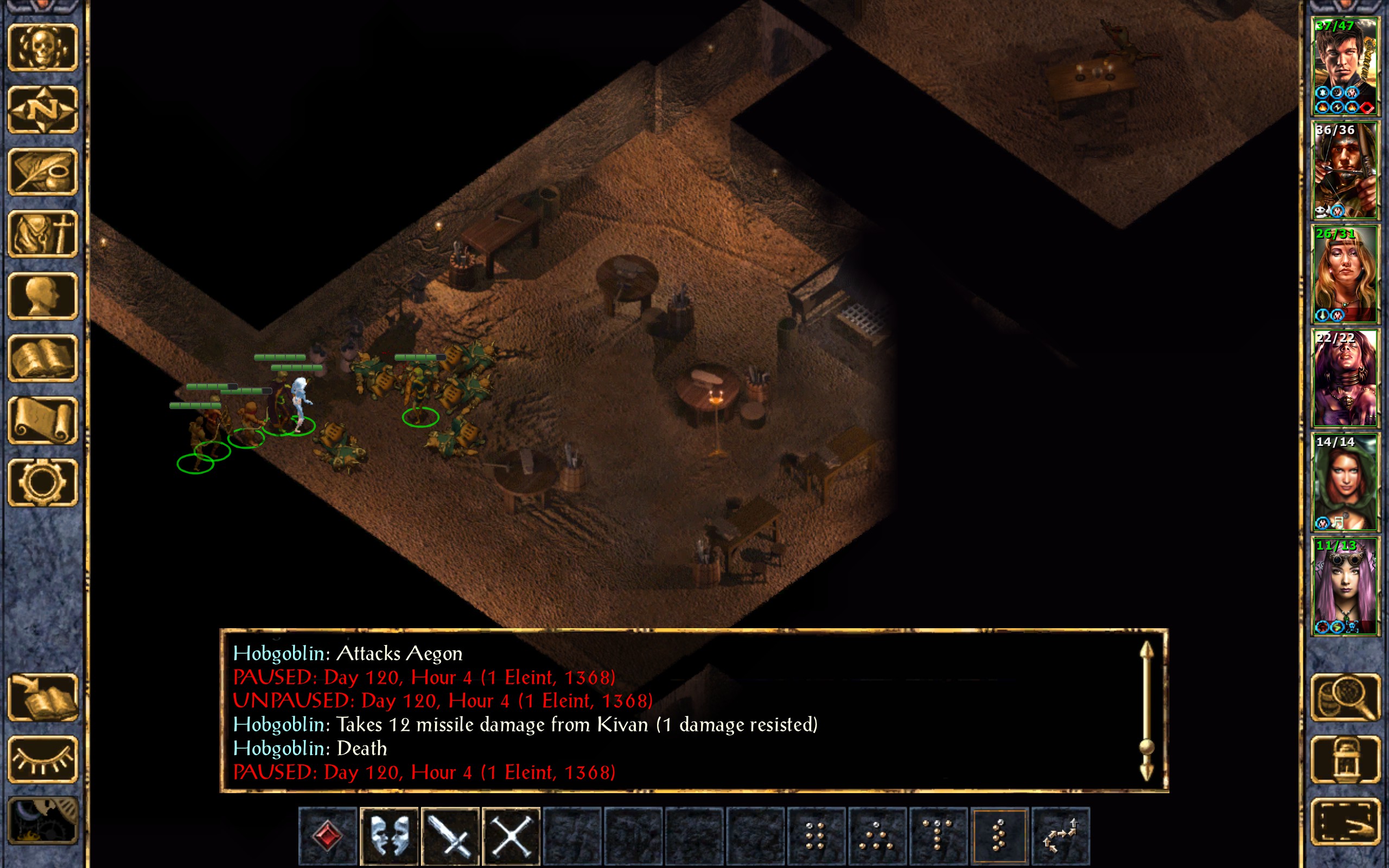Screen dimensions: 1389x868
Task: Toggle the closed-eye interface button
Action: tap(42, 759)
